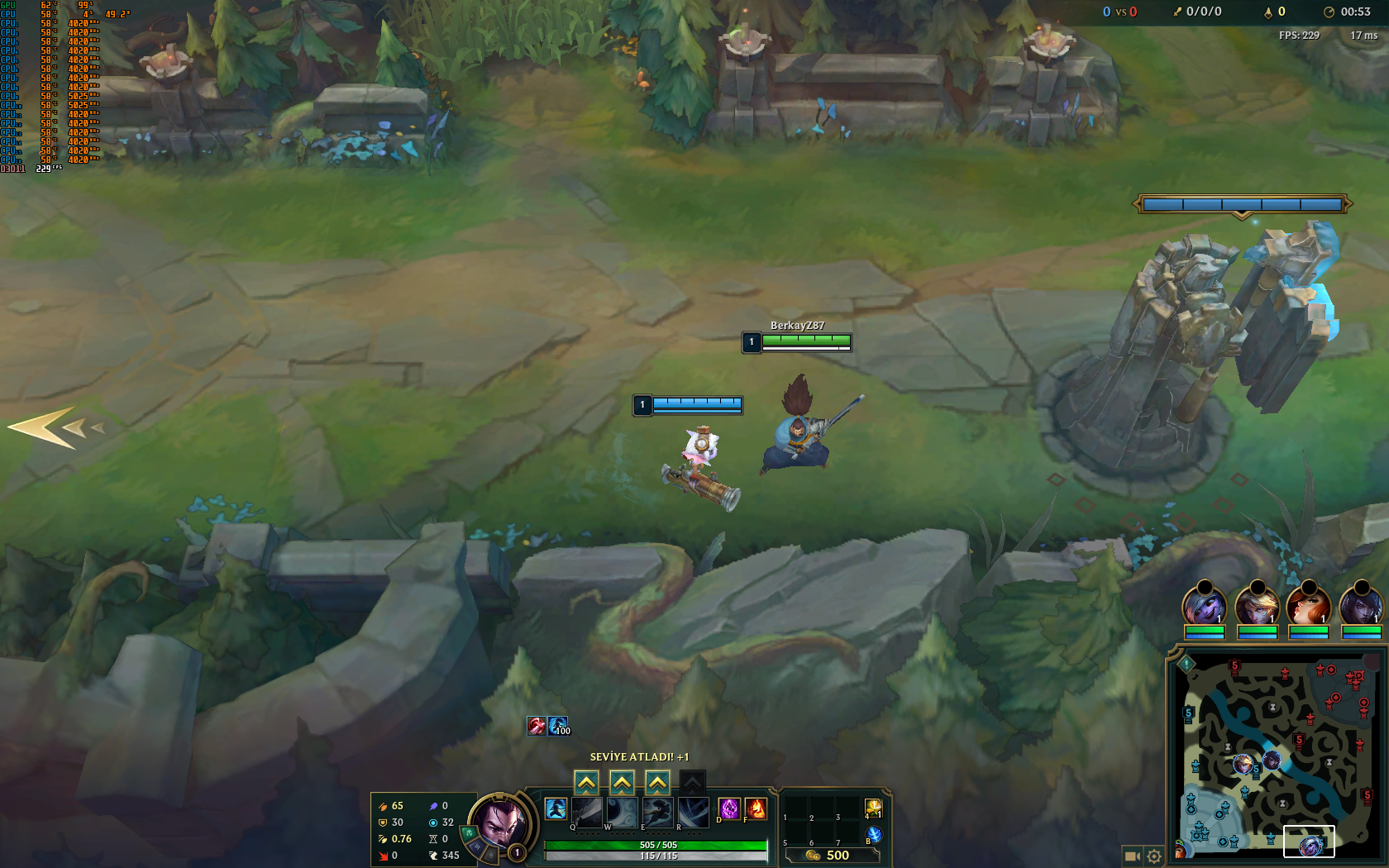Activate the W Wind Wall ability
The height and width of the screenshot is (868, 1389).
(623, 811)
